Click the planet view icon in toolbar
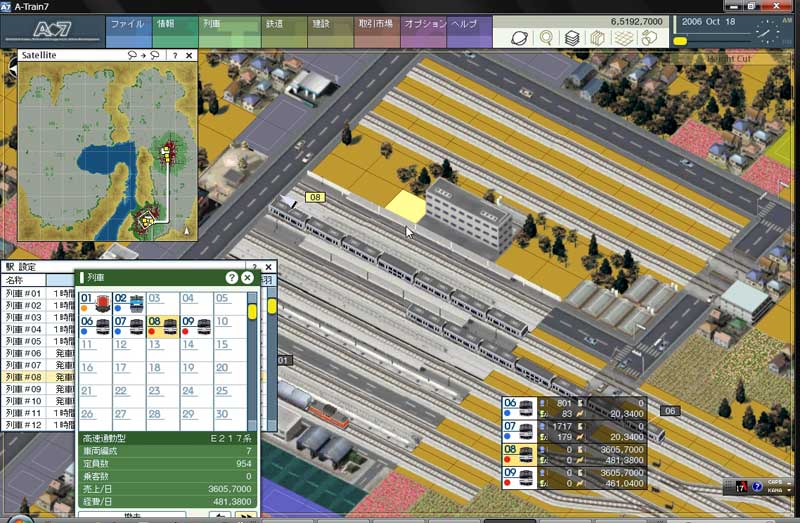The image size is (800, 523). coord(521,38)
